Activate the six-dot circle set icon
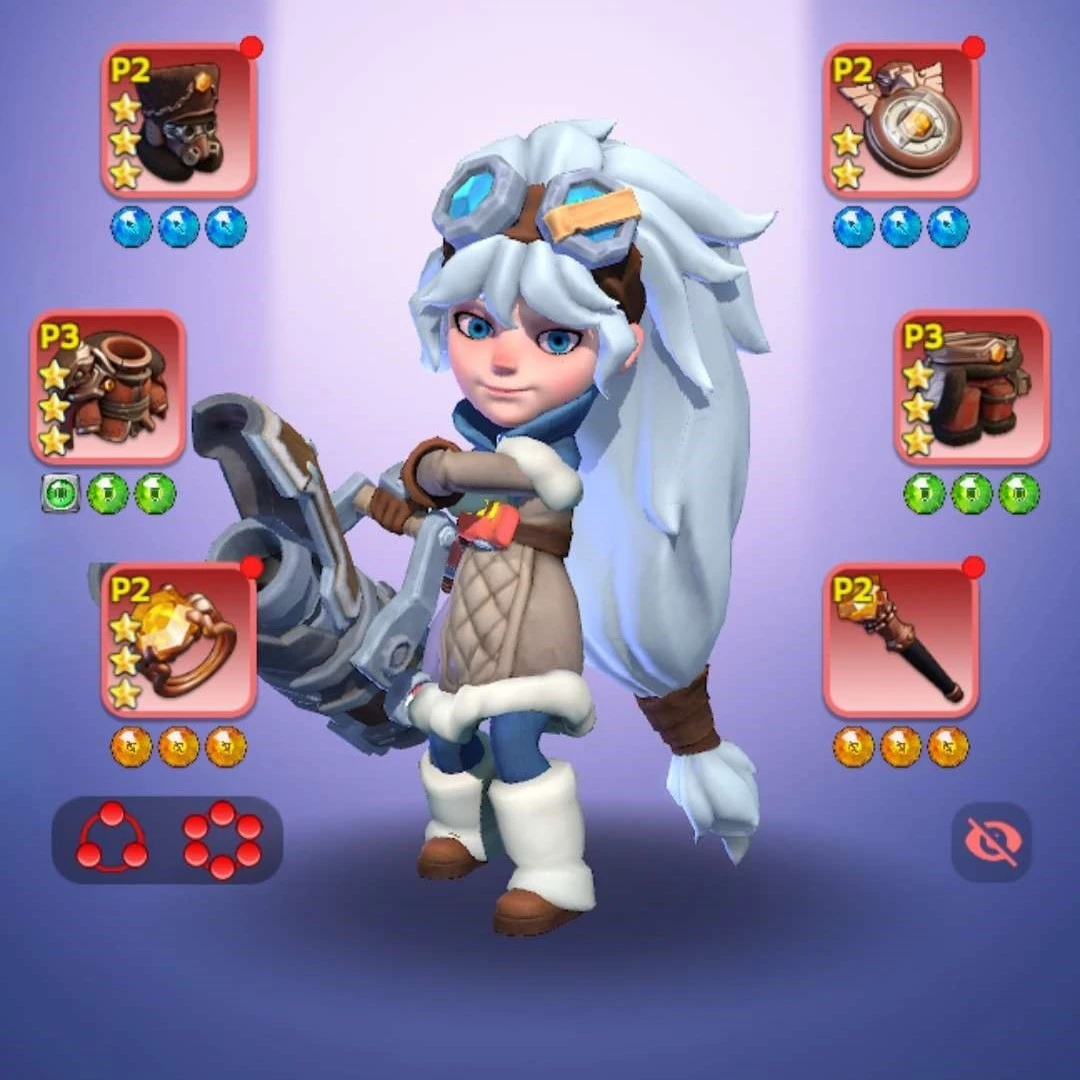 (x=222, y=839)
